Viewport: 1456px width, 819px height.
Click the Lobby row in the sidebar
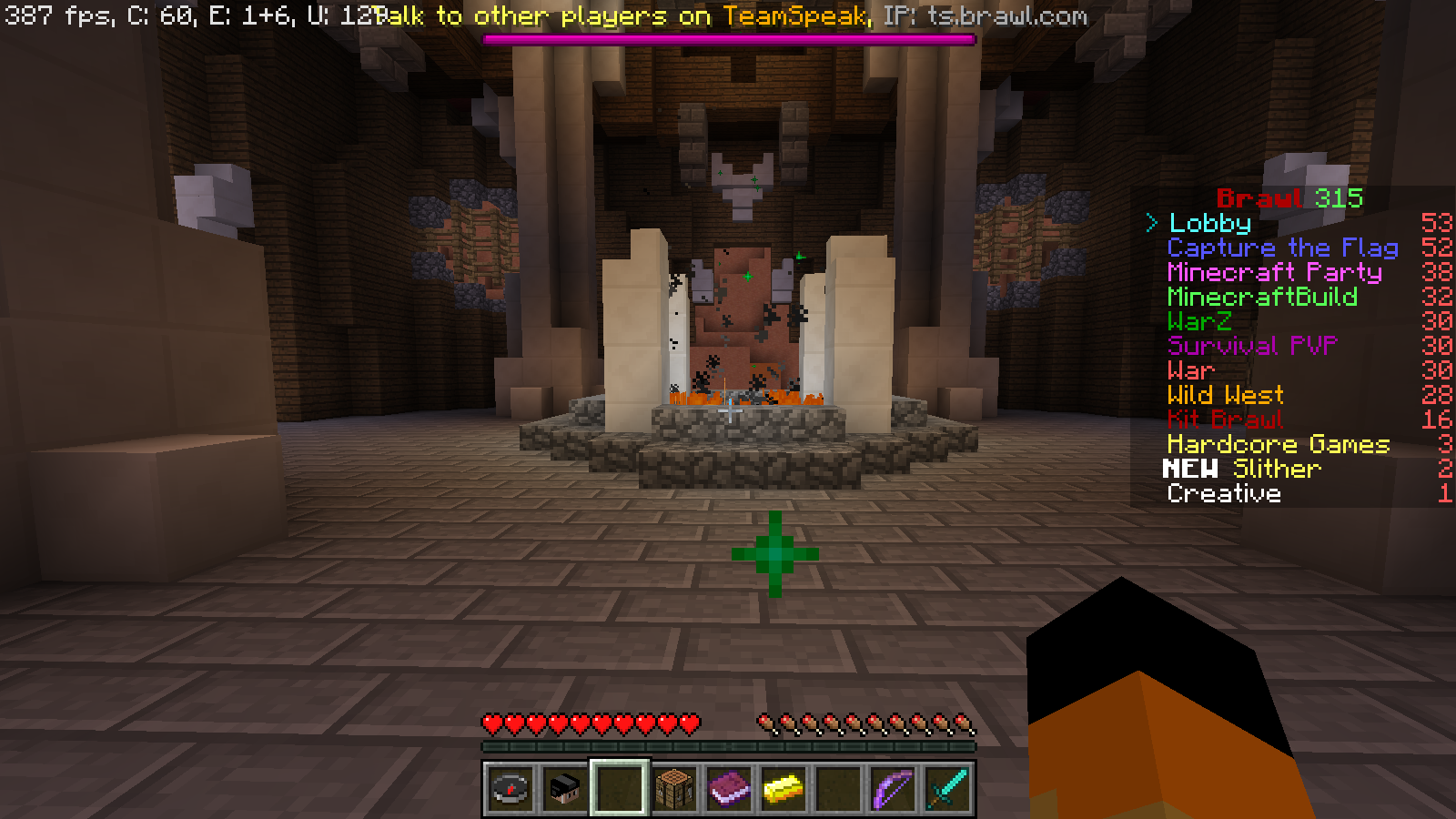click(1209, 223)
